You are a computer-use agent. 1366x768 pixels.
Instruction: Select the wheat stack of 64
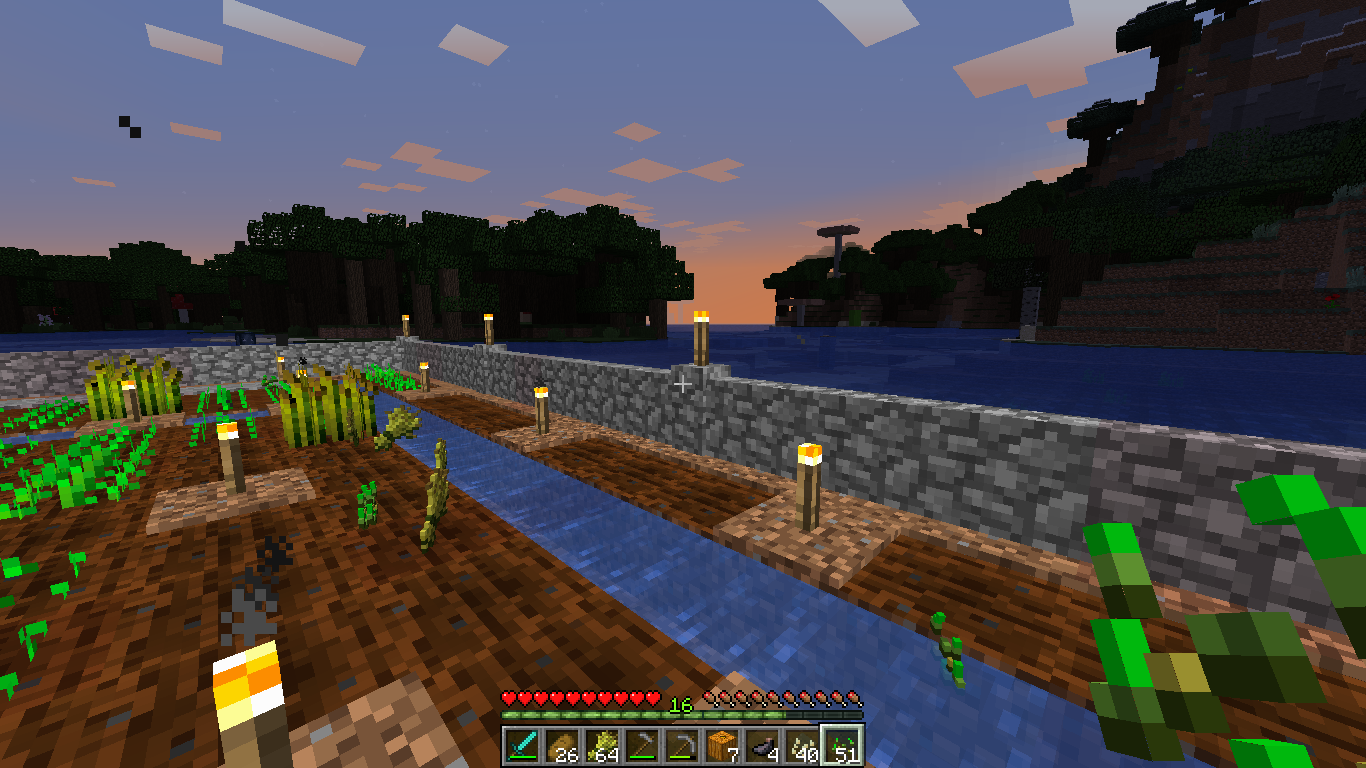pos(602,746)
